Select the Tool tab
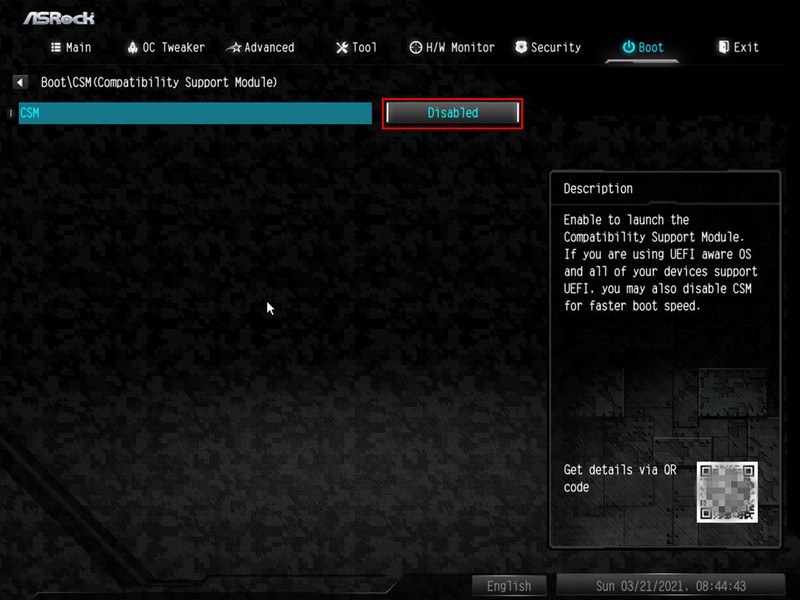 [357, 47]
